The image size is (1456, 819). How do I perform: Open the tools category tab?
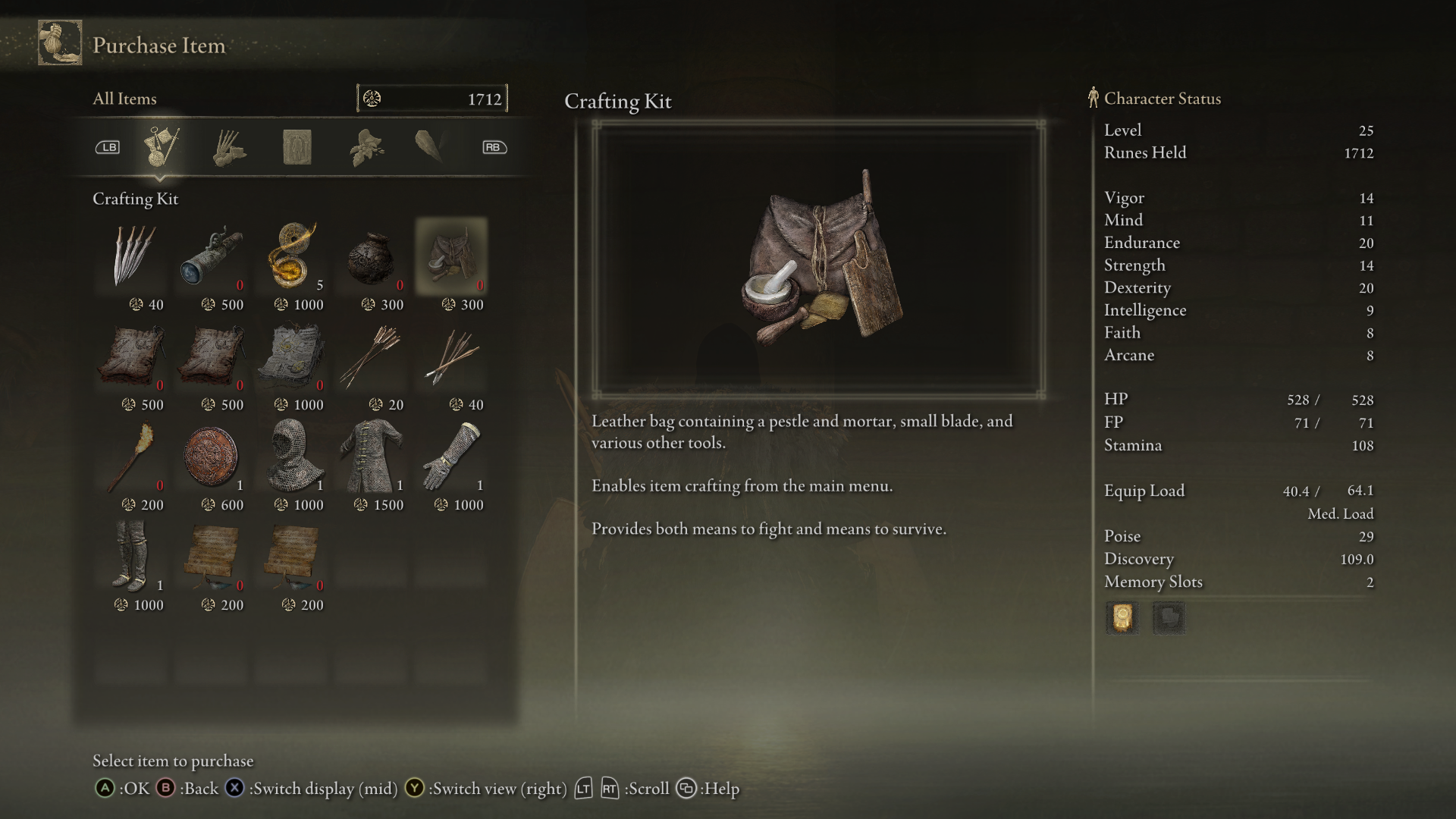tap(161, 147)
